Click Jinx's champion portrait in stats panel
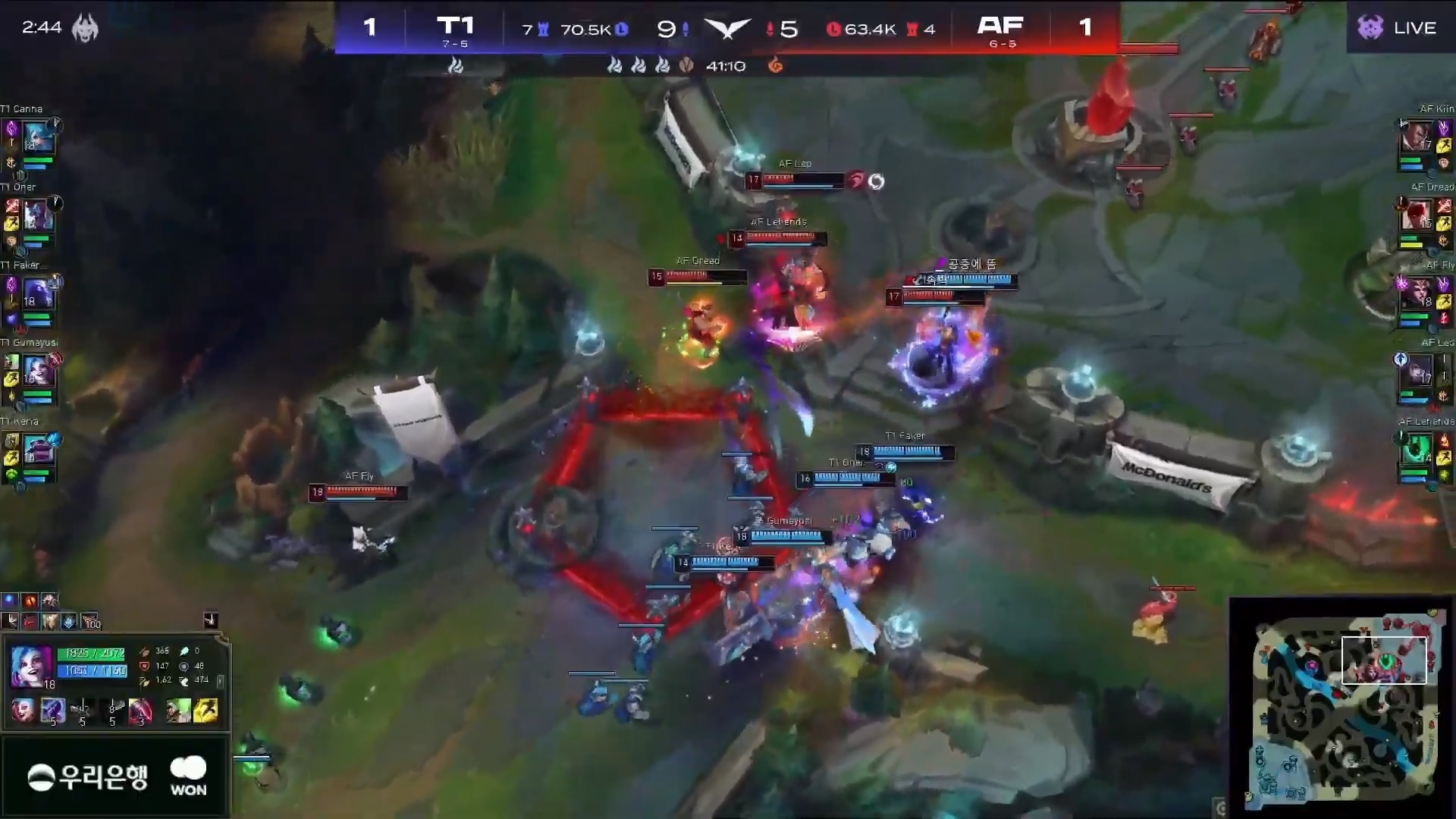This screenshot has width=1456, height=819. tap(32, 666)
